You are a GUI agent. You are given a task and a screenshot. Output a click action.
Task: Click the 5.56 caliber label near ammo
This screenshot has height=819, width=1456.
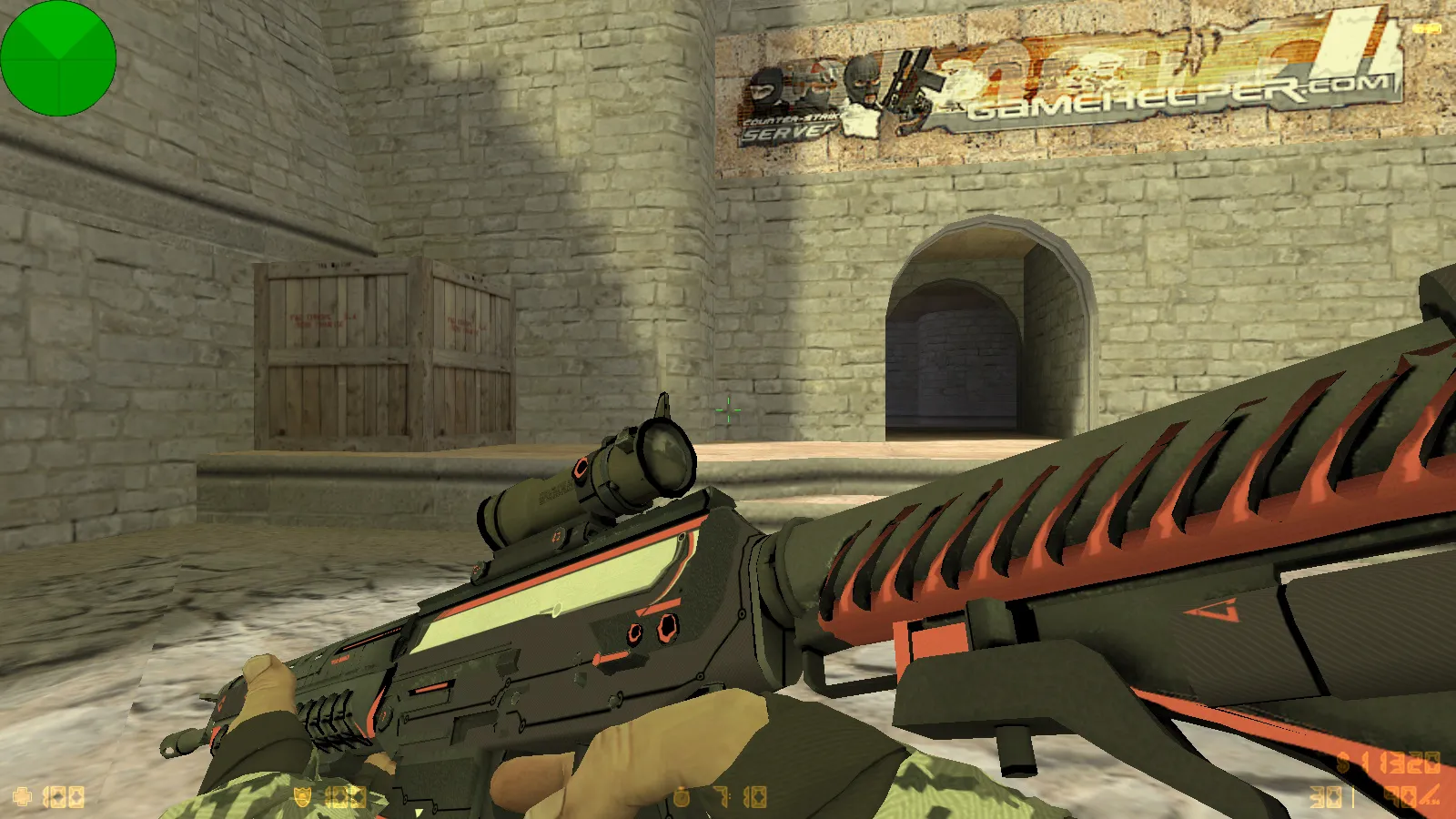click(1431, 801)
